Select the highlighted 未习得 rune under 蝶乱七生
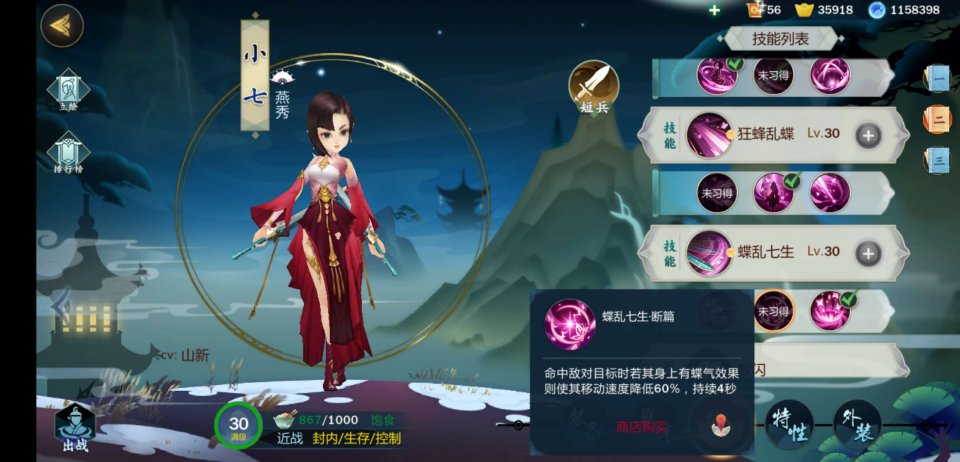Image resolution: width=960 pixels, height=462 pixels. coord(774,310)
